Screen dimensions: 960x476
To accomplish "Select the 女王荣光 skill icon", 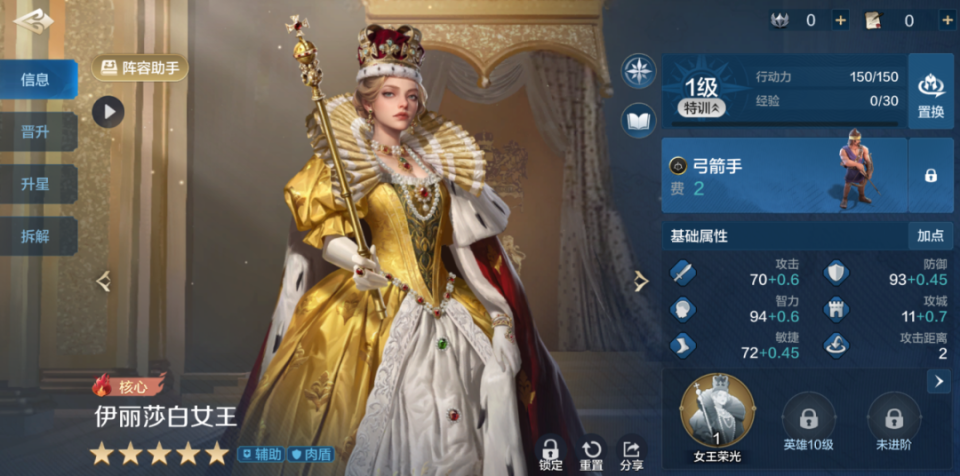I will pos(717,409).
